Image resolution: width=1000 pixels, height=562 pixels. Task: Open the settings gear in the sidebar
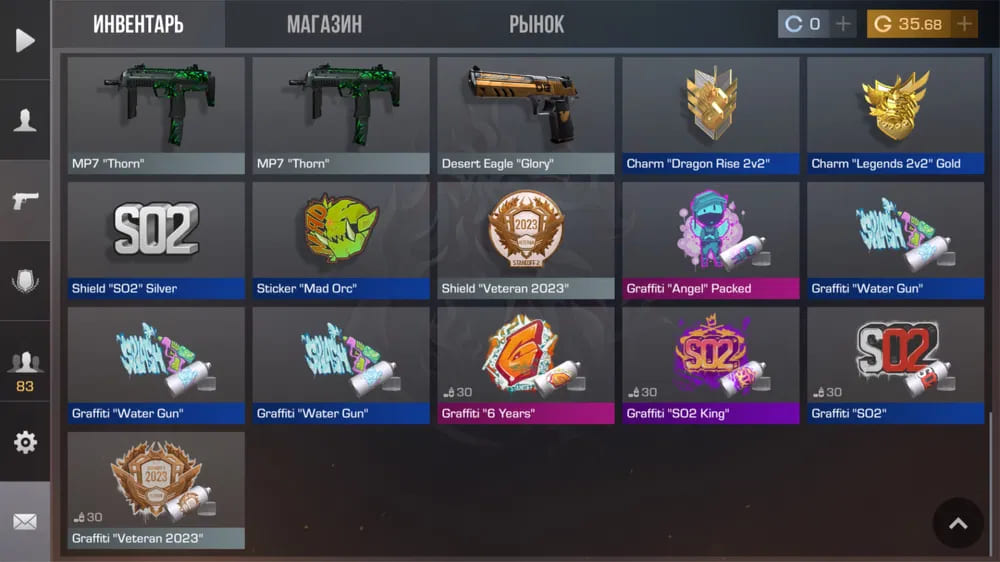[x=25, y=442]
